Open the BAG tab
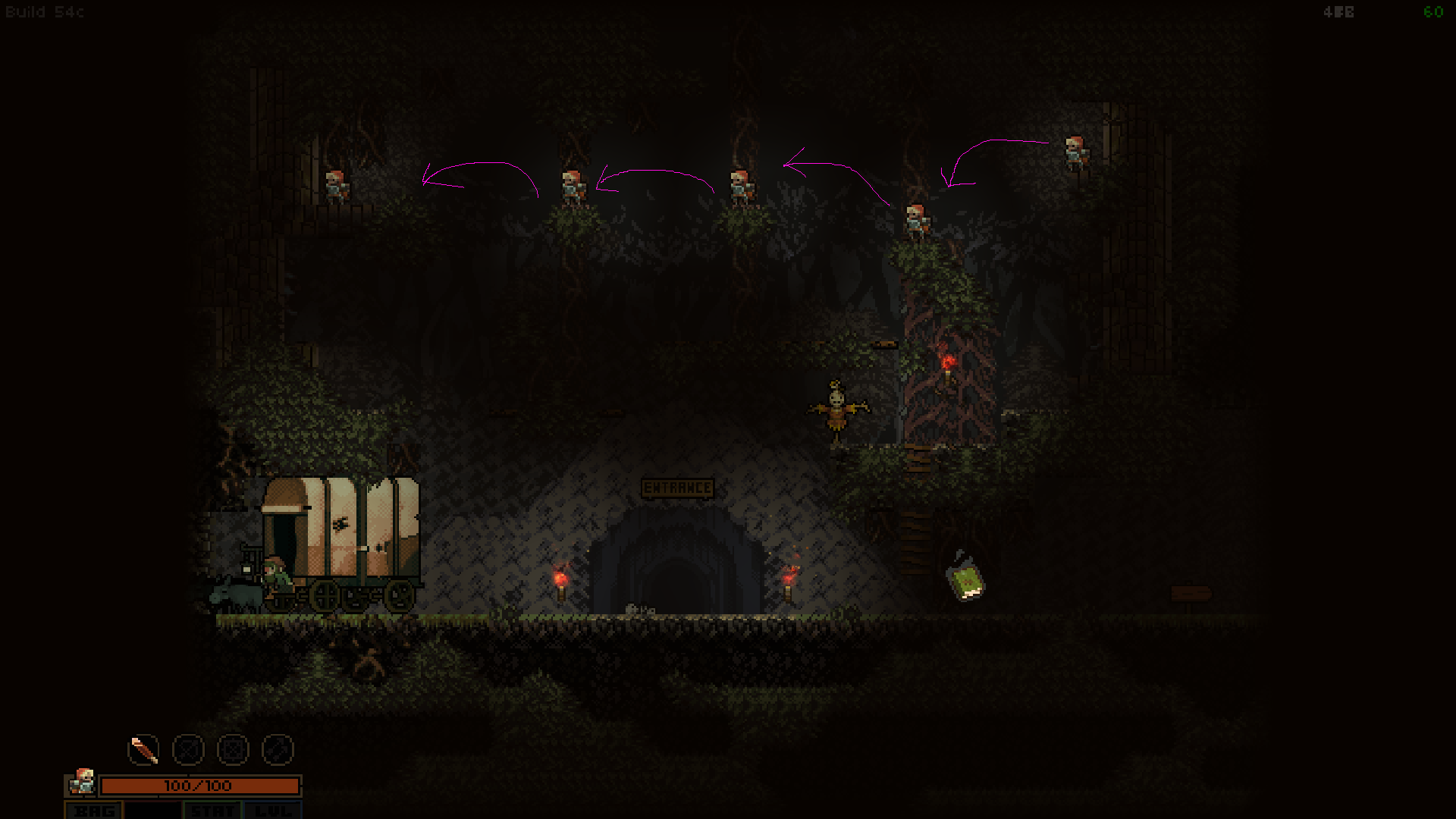 95,810
